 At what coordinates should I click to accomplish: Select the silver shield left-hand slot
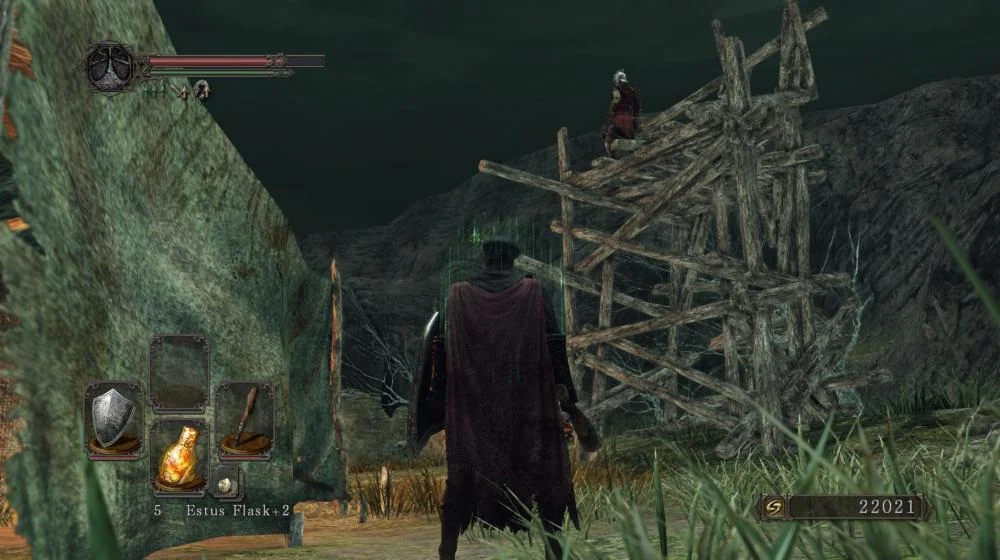point(113,419)
